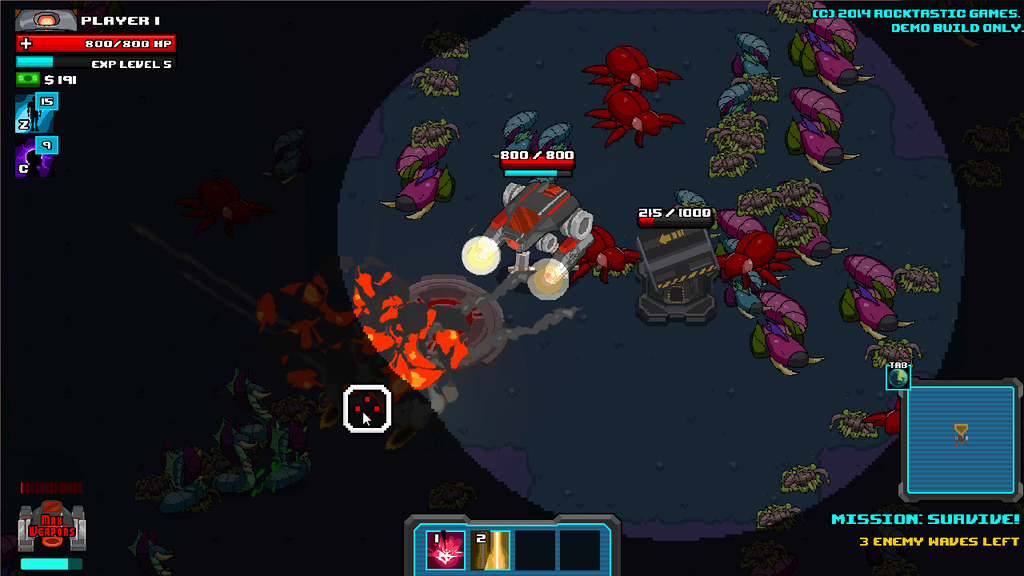
Task: Click the Max Weapons mech icon
Action: pos(50,527)
